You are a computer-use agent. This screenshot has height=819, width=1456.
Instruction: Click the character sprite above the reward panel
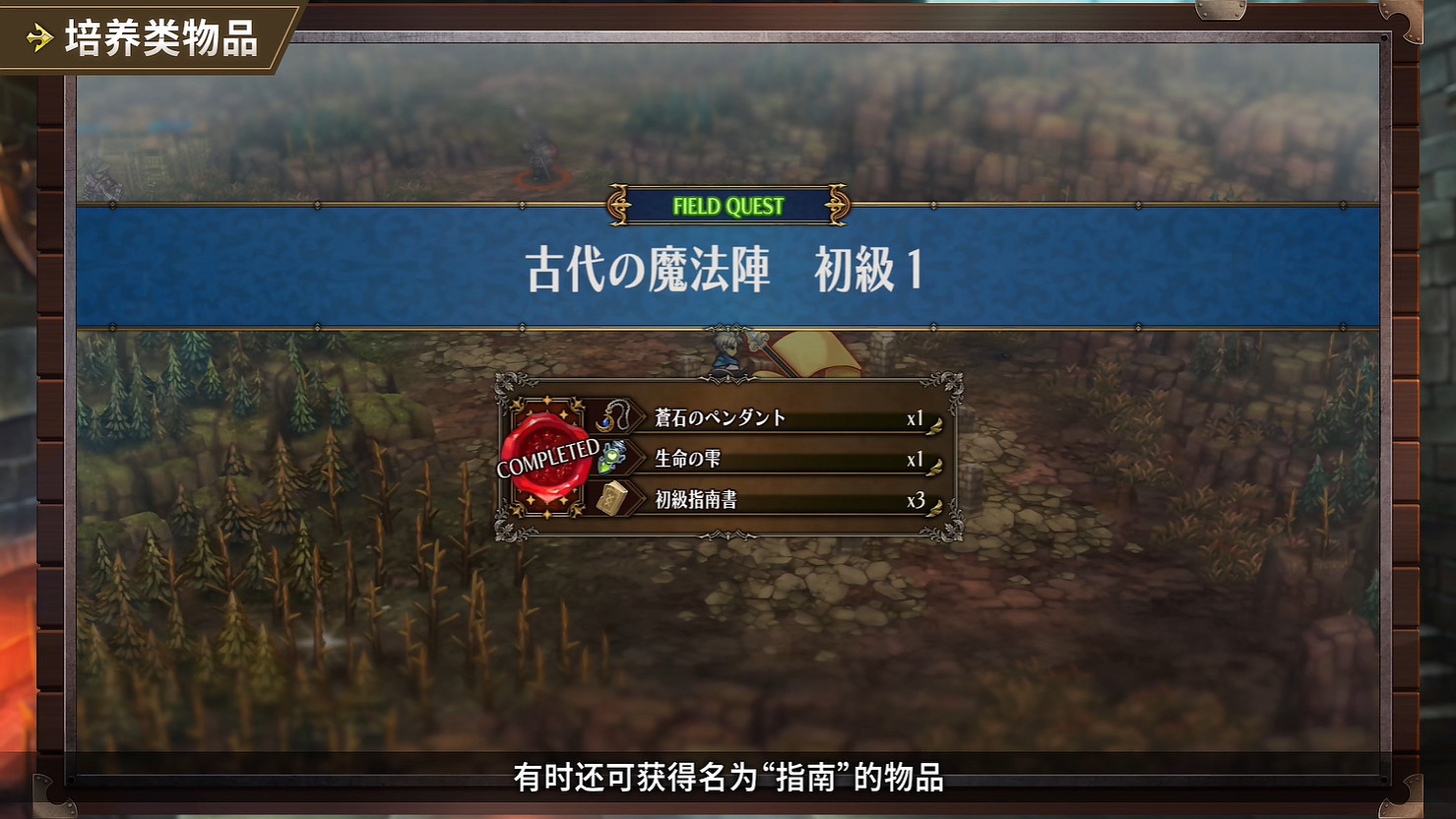coord(728,354)
